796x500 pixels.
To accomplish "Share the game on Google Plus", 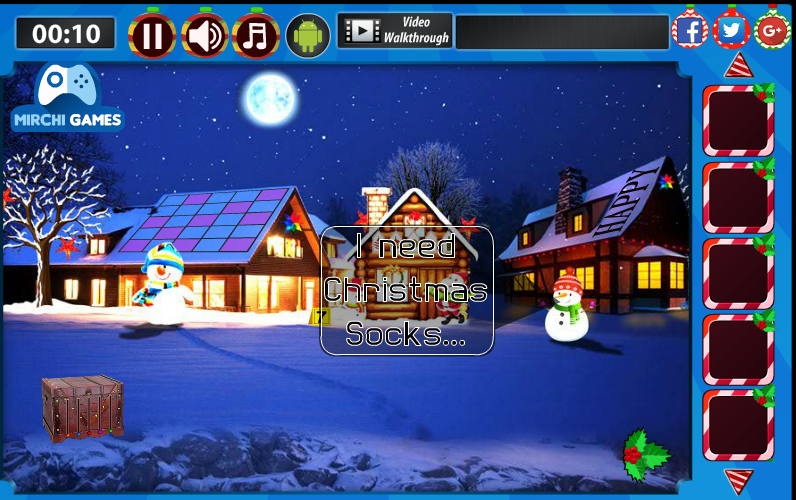I will click(x=772, y=31).
